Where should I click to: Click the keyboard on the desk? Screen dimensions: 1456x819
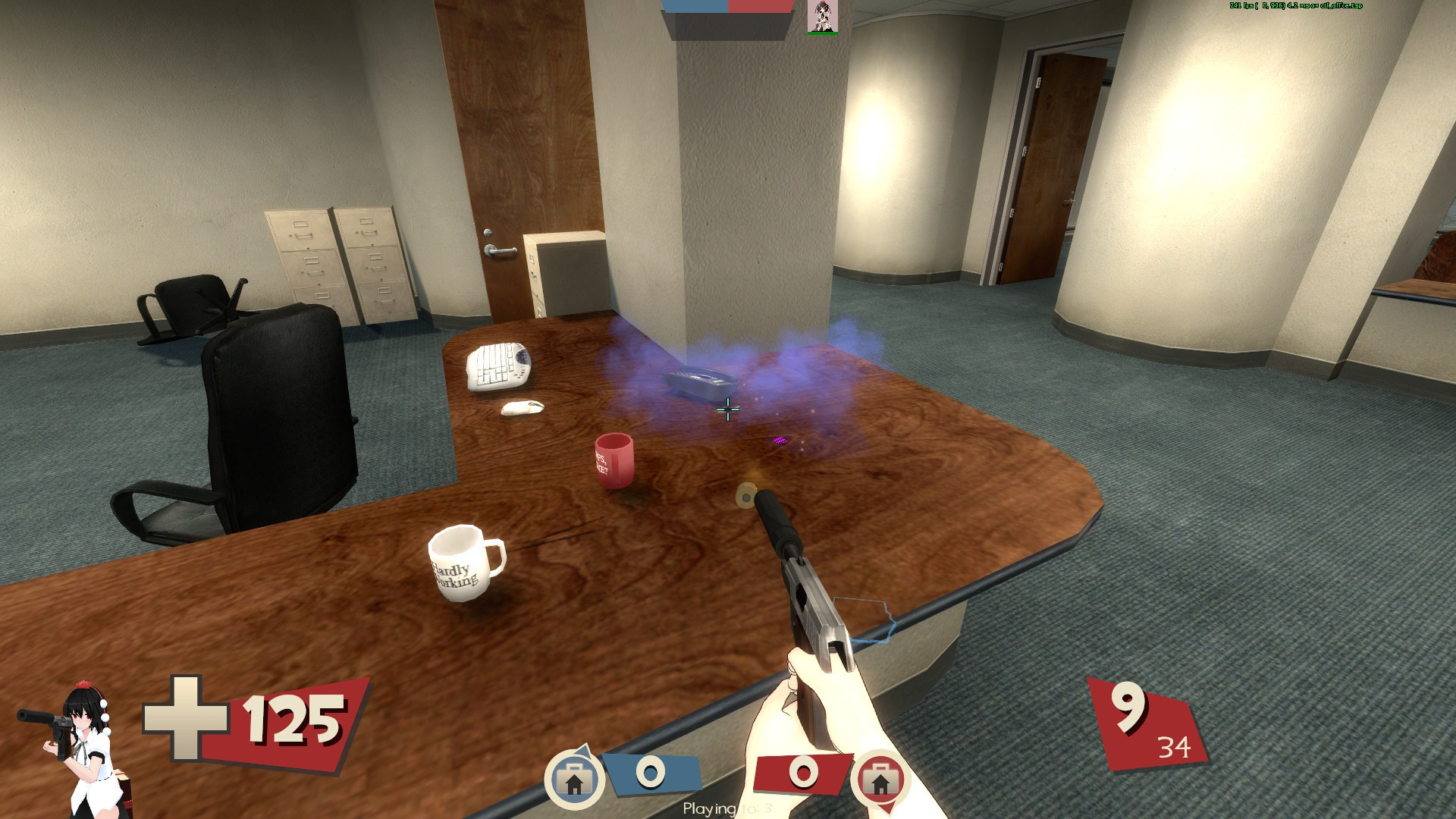pos(497,365)
